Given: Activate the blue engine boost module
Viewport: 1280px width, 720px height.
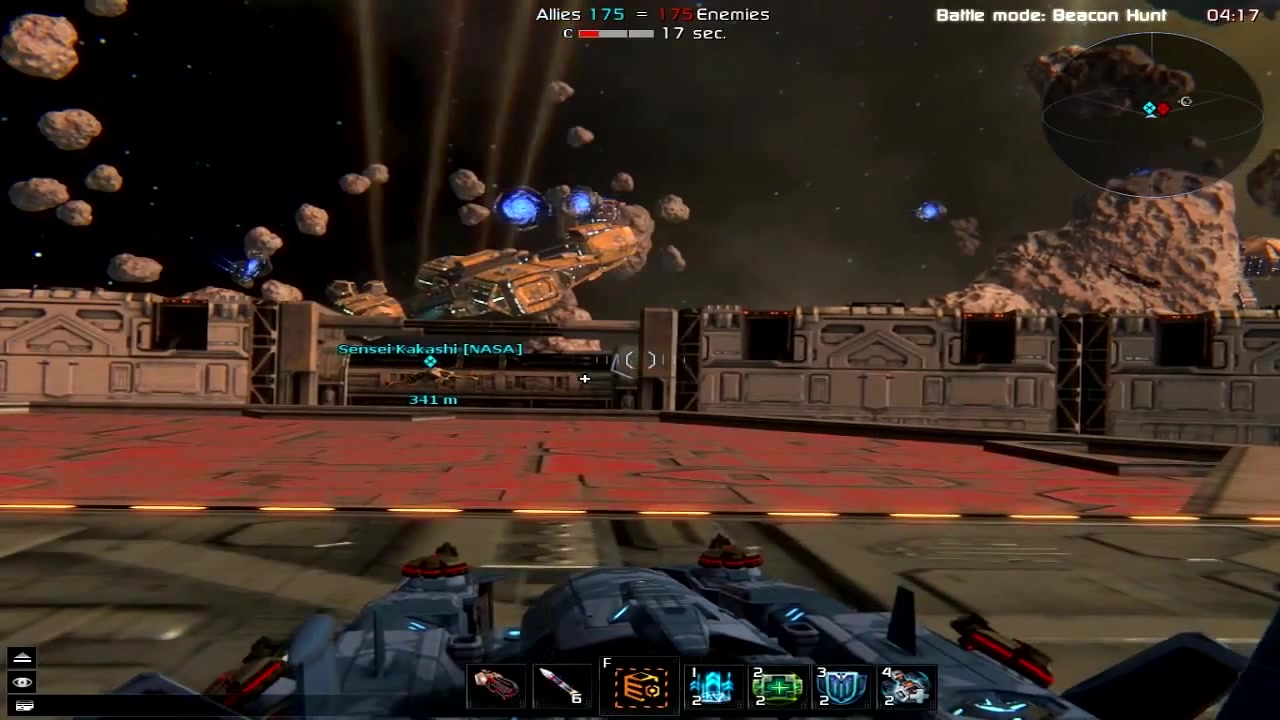Looking at the screenshot, I should click(x=712, y=688).
